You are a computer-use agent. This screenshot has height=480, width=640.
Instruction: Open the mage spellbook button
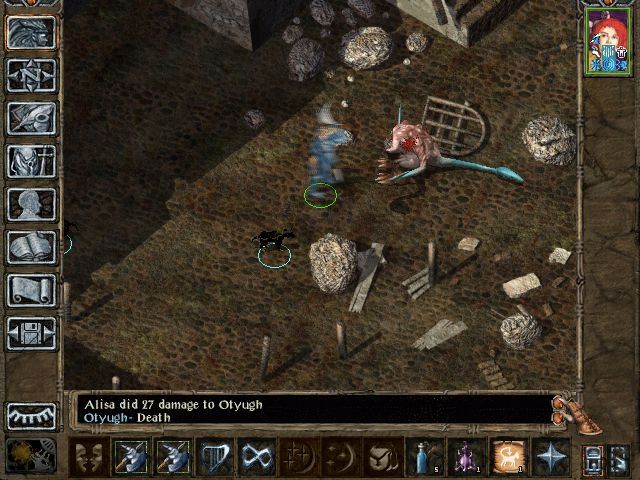[31, 247]
